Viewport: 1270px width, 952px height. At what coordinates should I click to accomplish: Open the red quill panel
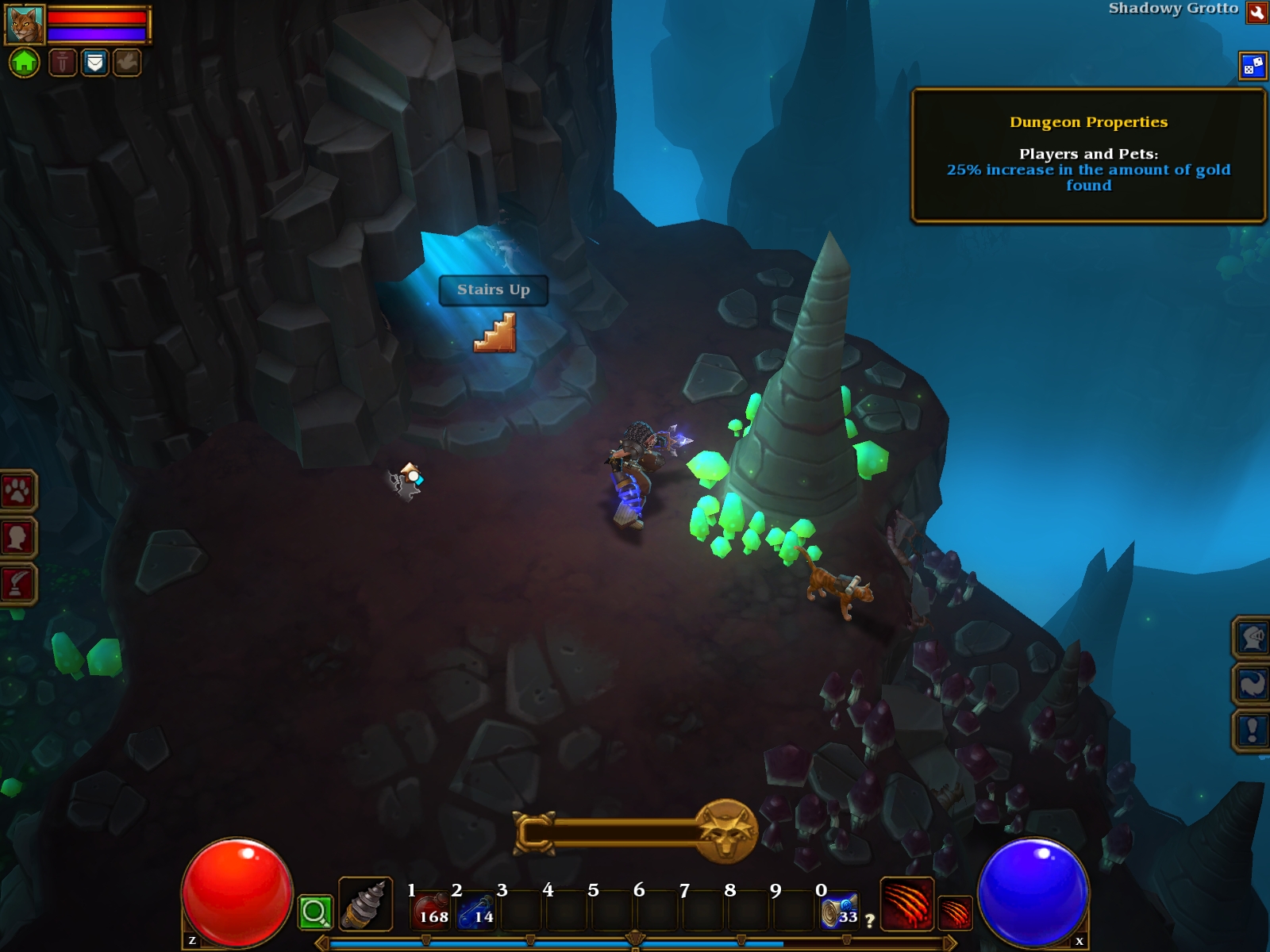tap(17, 584)
